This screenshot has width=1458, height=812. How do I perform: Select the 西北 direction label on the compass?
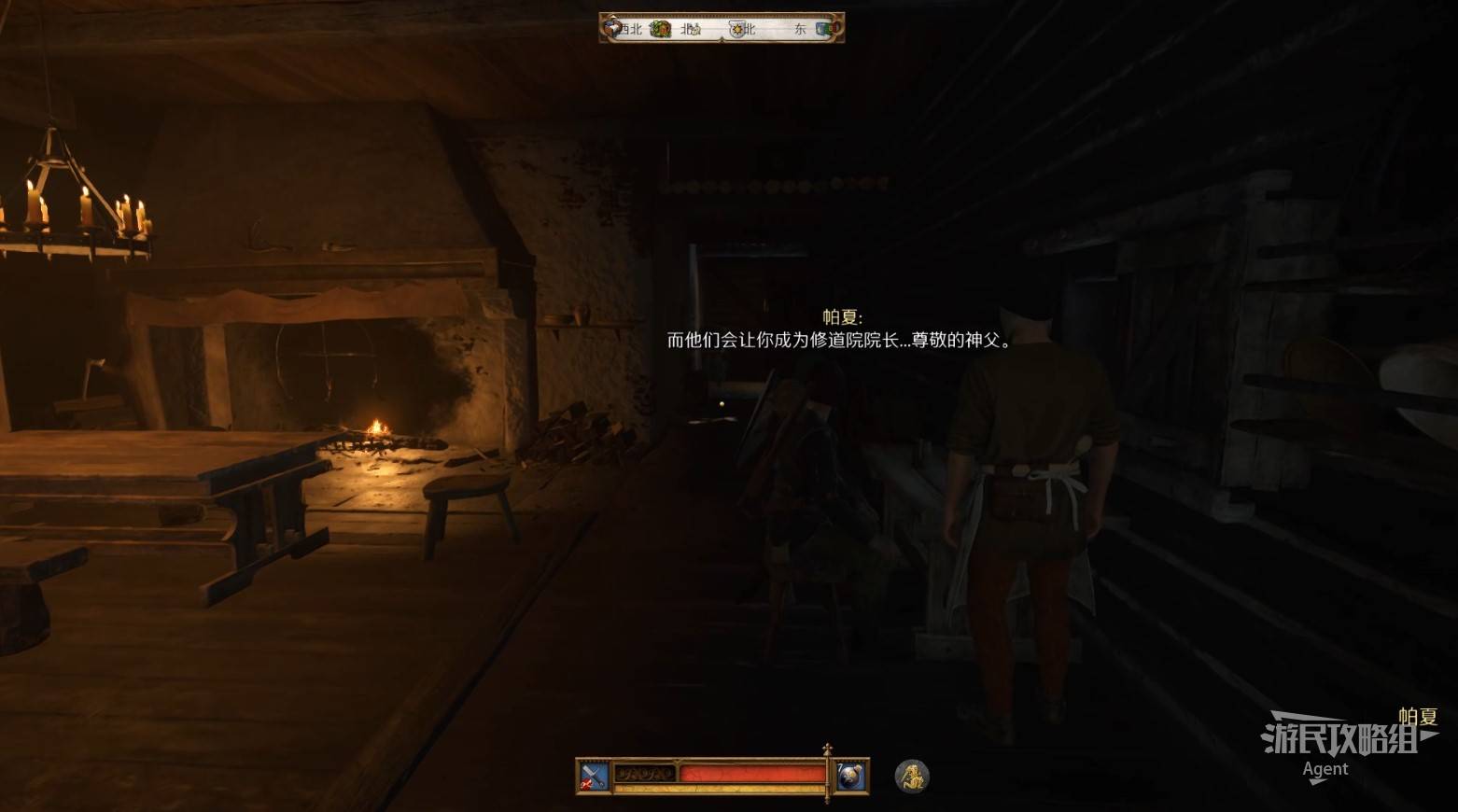(x=631, y=28)
